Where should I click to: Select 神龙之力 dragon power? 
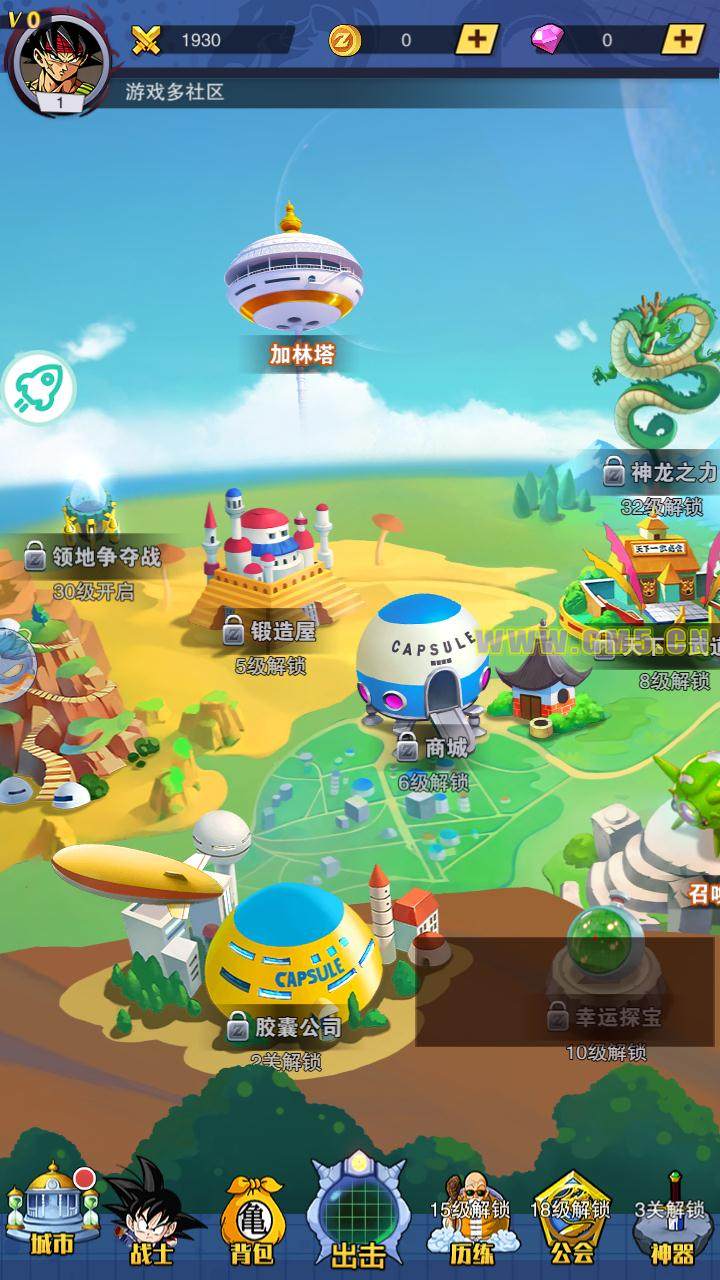(x=662, y=400)
